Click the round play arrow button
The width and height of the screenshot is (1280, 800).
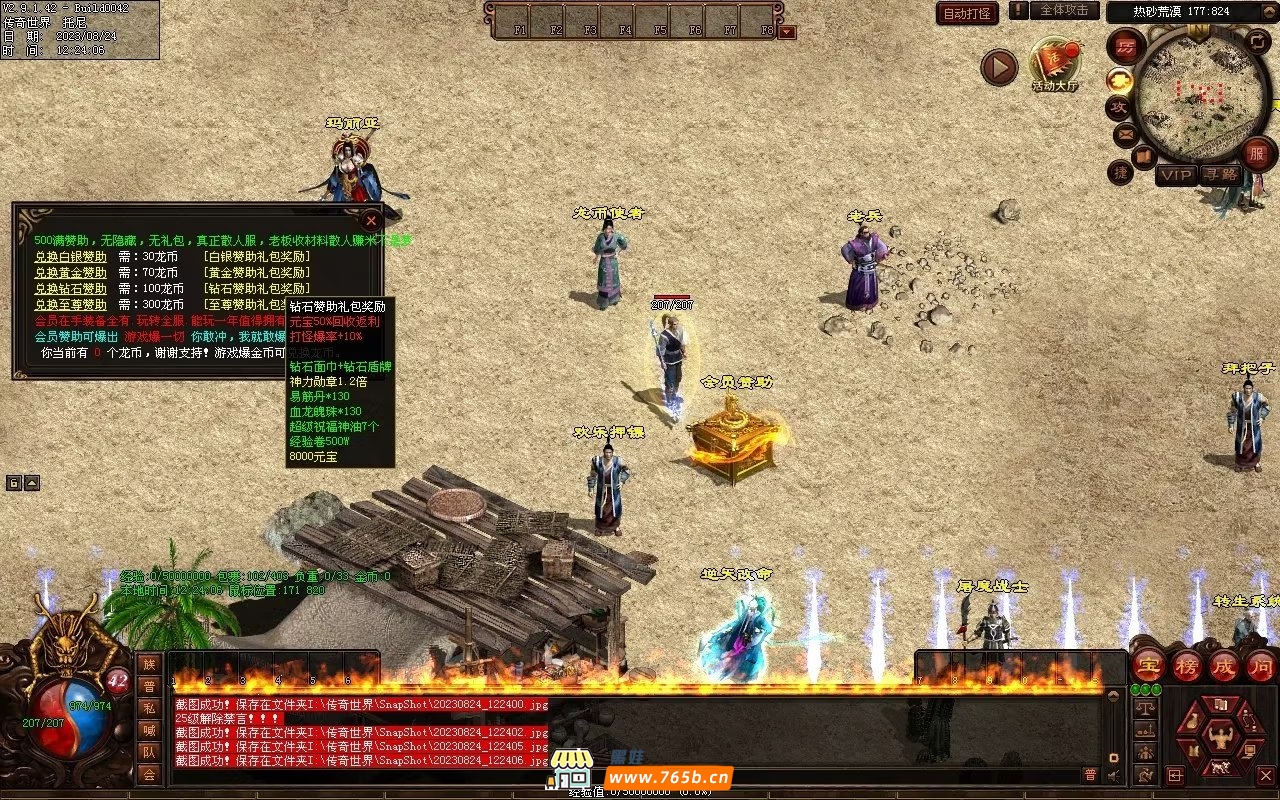(x=998, y=67)
